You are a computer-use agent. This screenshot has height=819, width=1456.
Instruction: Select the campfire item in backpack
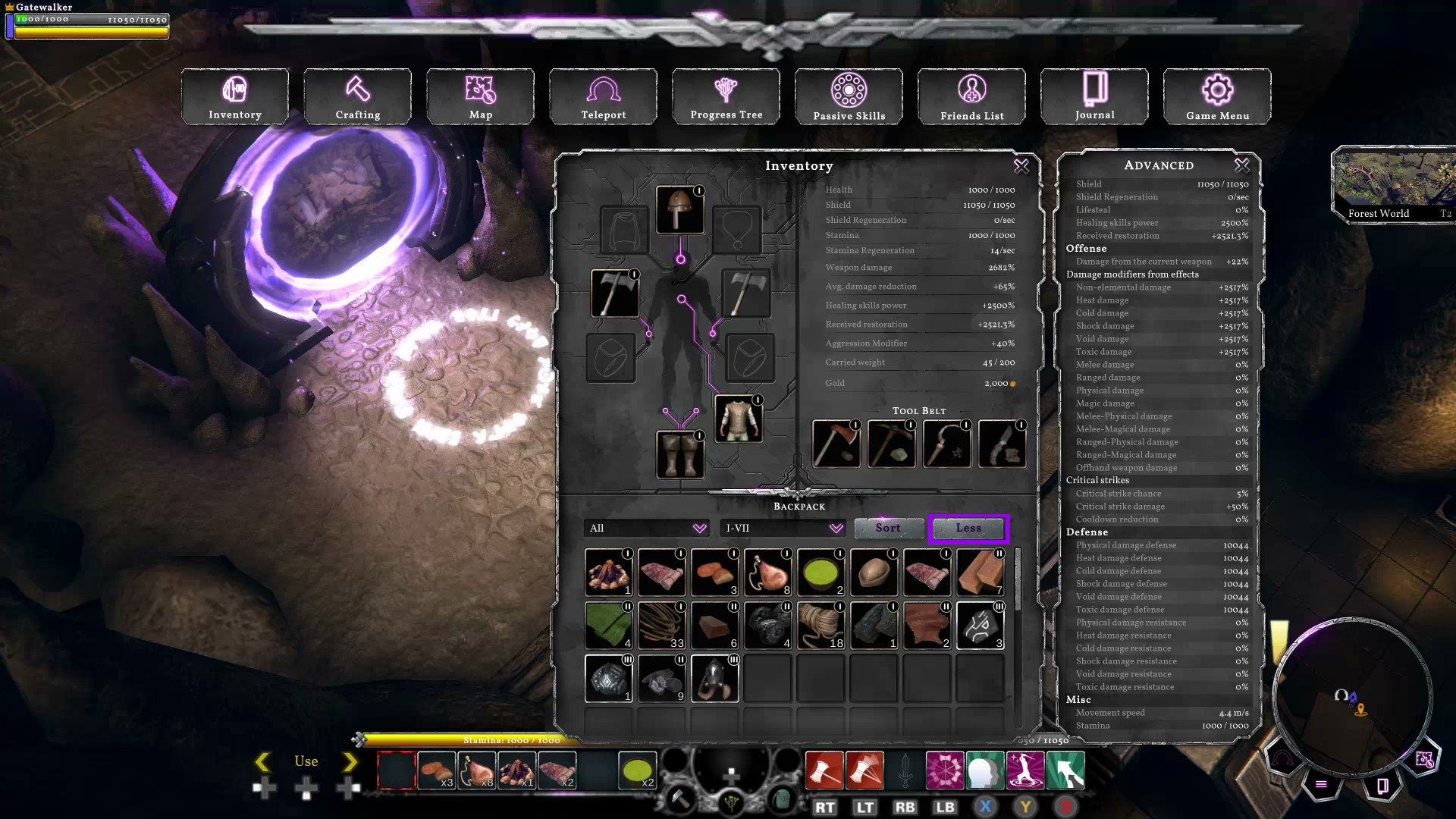[x=608, y=573]
